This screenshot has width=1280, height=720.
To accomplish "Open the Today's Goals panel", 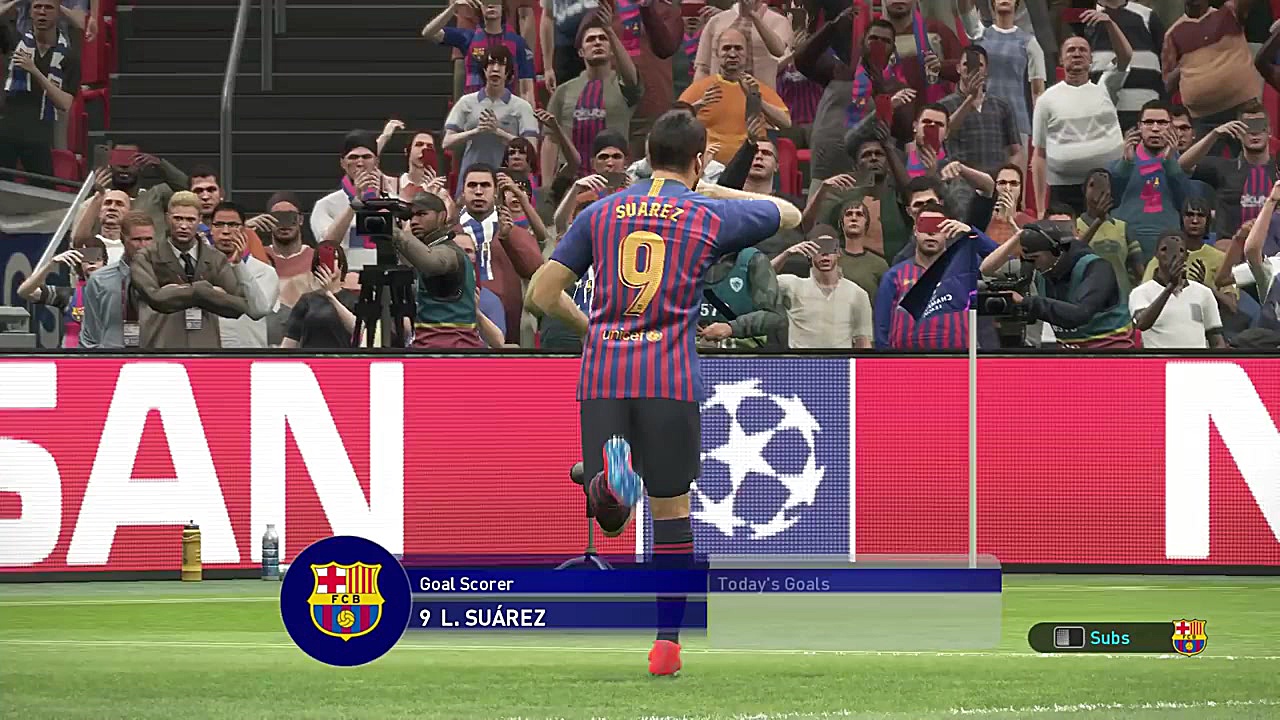I will click(773, 584).
